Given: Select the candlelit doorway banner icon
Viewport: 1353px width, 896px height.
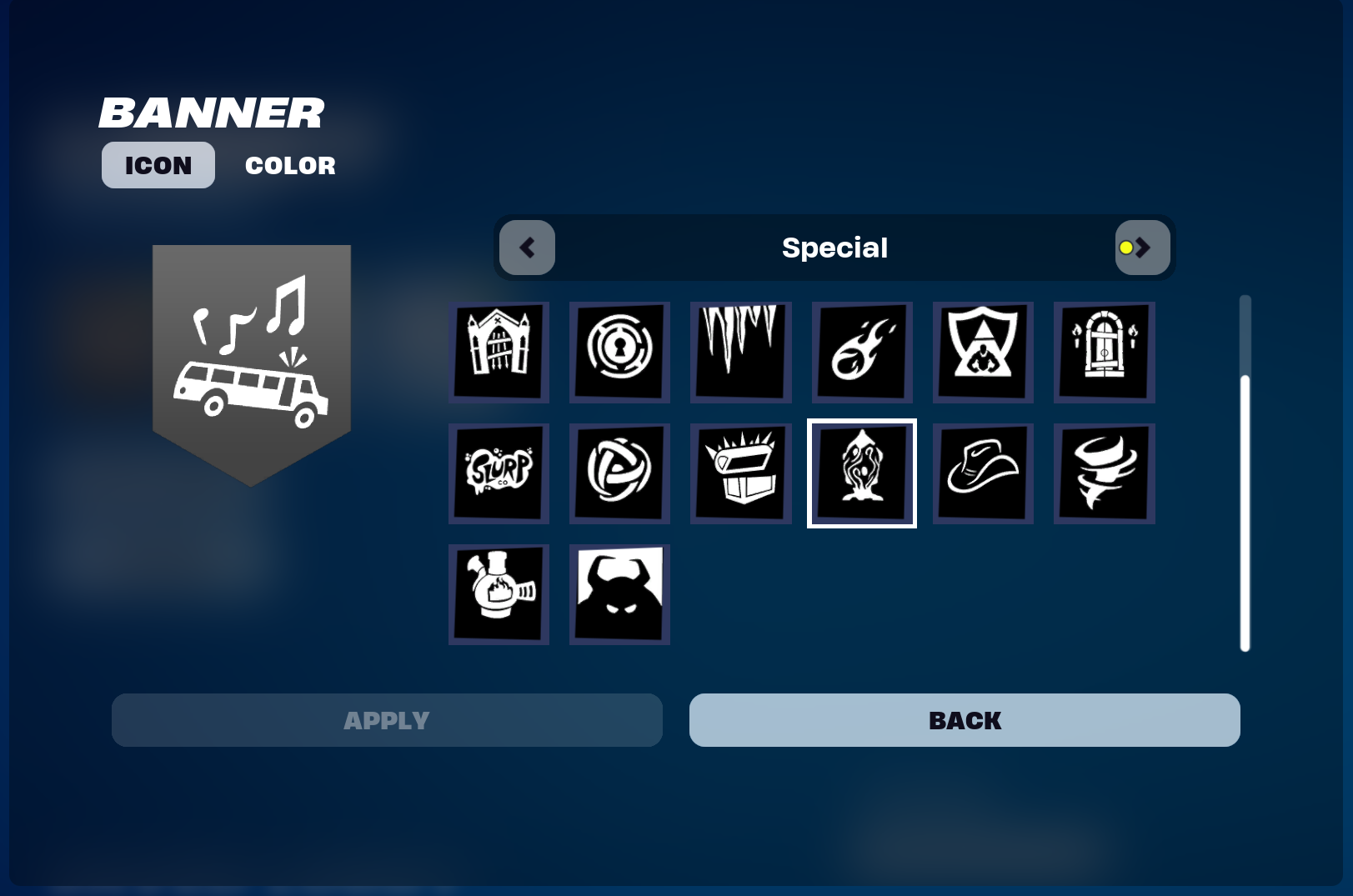Looking at the screenshot, I should coord(1103,352).
